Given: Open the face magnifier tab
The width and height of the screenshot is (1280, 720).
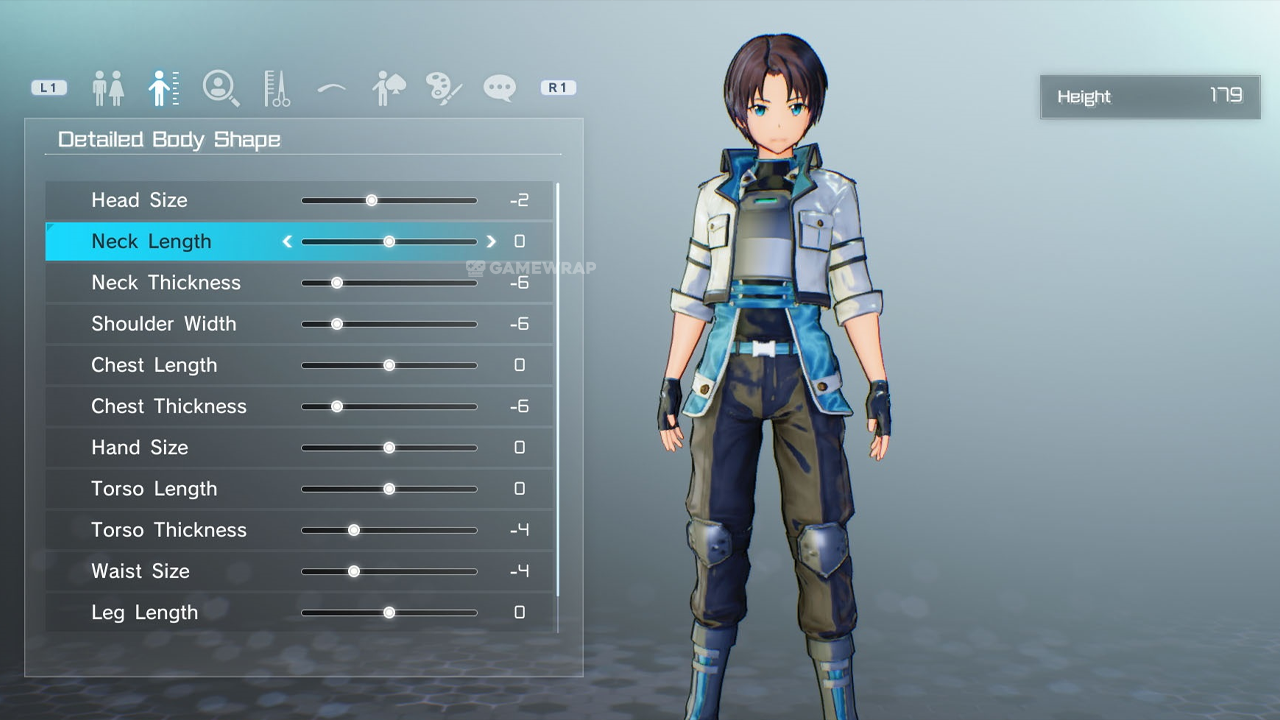Looking at the screenshot, I should [220, 88].
